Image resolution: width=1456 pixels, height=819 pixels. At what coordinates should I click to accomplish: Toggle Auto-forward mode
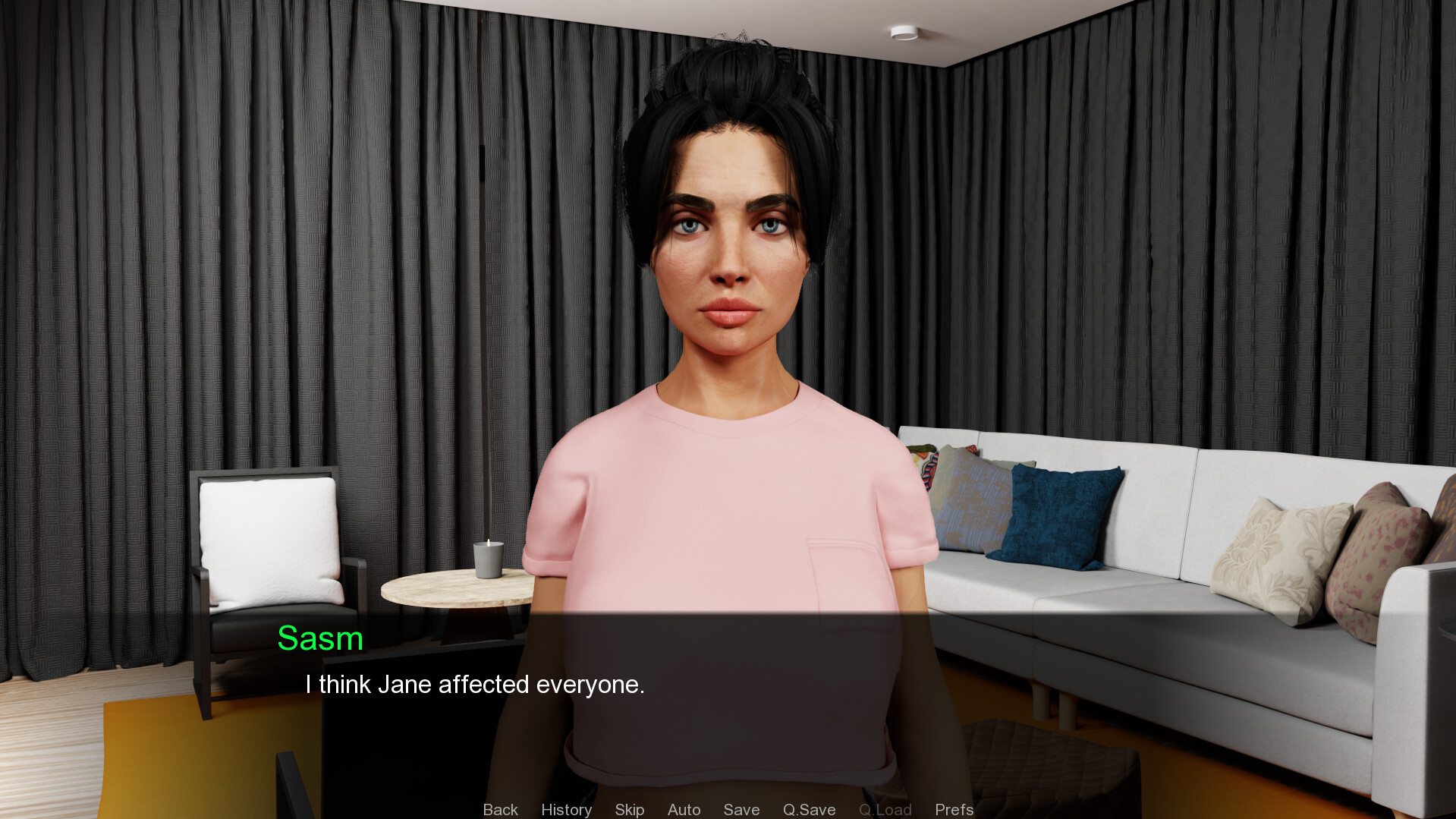click(684, 809)
